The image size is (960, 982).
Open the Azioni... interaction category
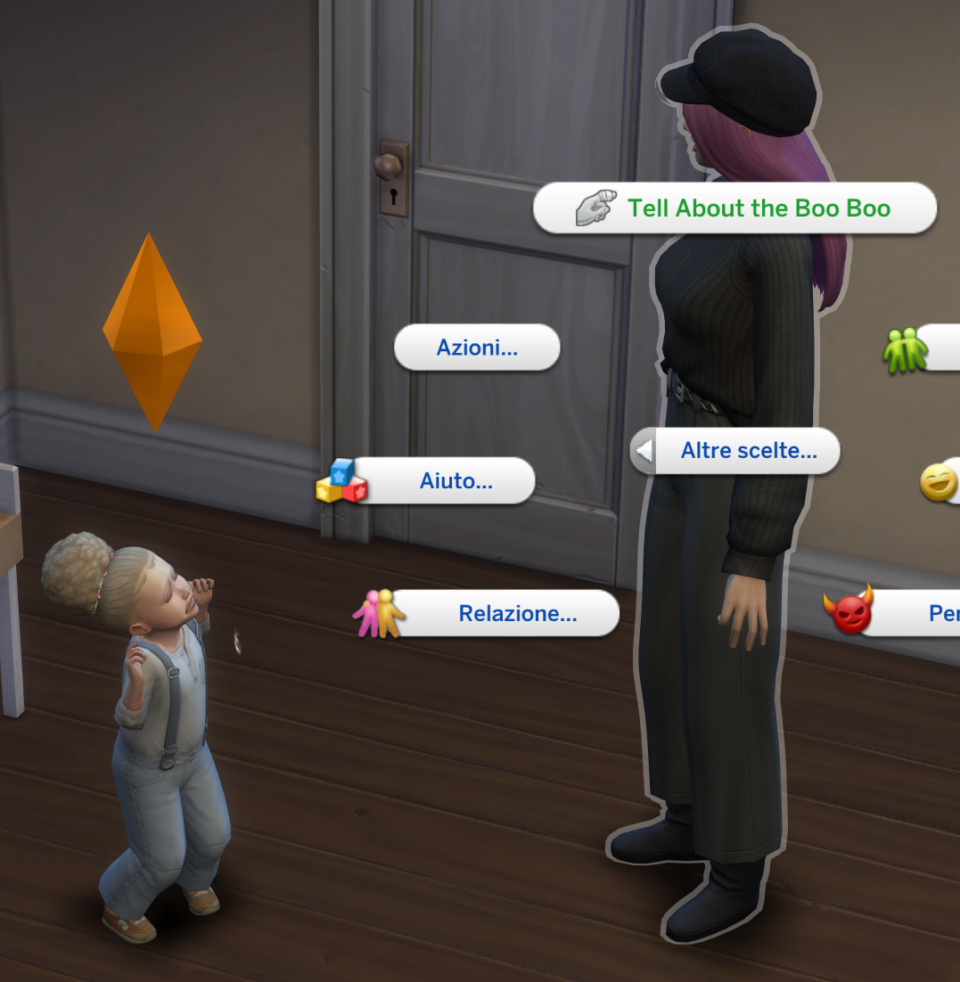(x=477, y=348)
